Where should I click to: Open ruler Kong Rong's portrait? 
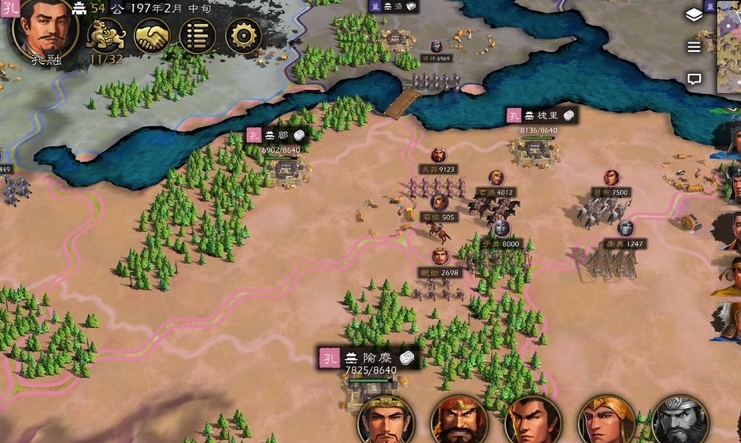(44, 30)
